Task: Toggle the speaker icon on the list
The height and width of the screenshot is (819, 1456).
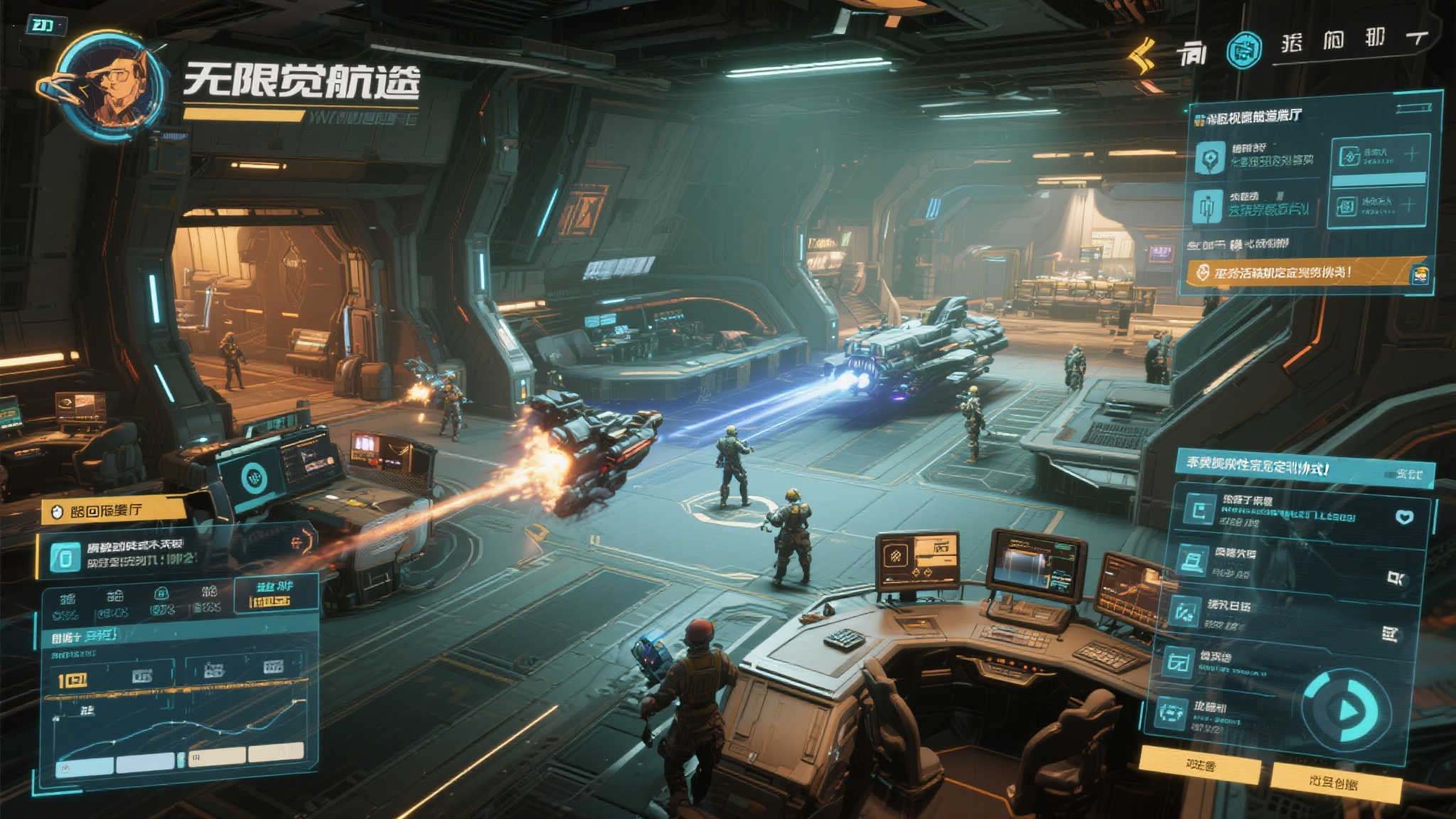Action: pyautogui.click(x=1396, y=578)
